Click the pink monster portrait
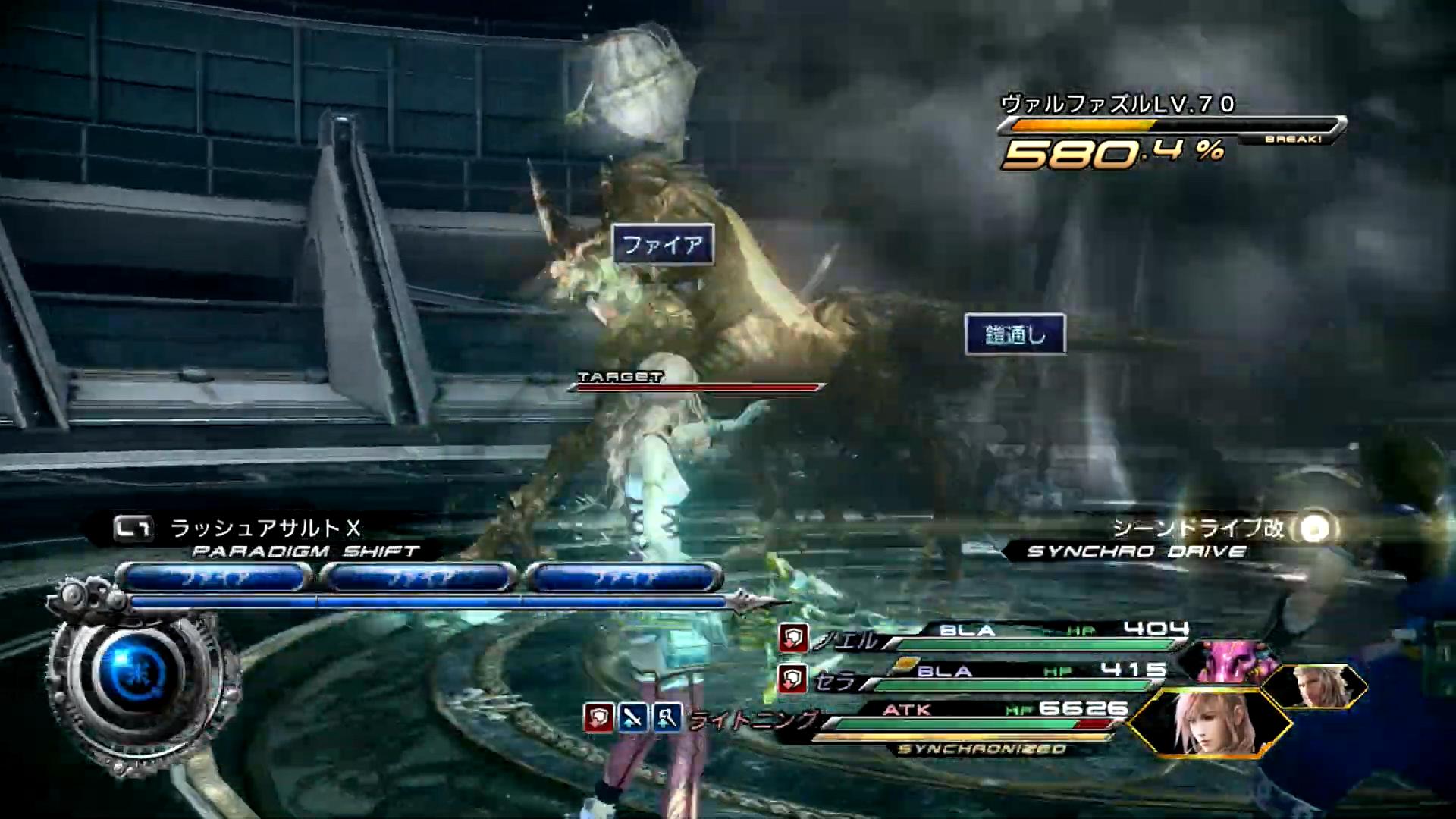This screenshot has height=819, width=1456. (1232, 661)
